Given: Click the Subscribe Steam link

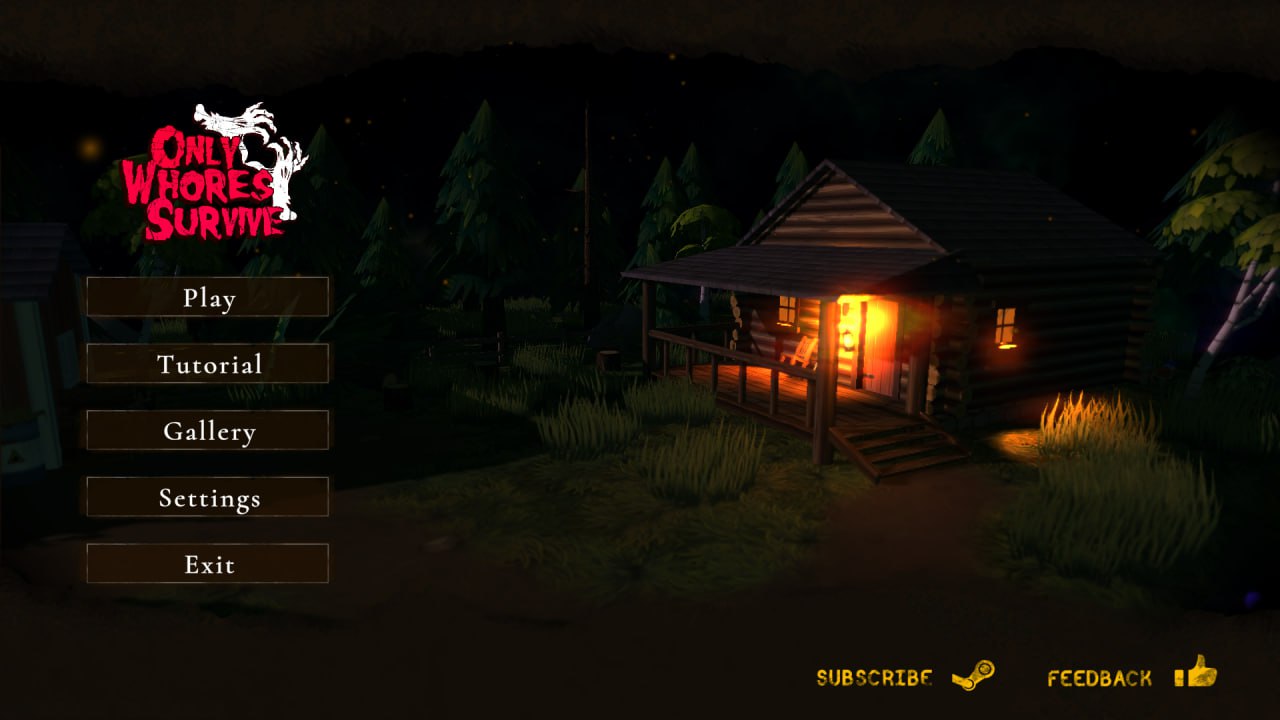Looking at the screenshot, I should click(x=905, y=677).
